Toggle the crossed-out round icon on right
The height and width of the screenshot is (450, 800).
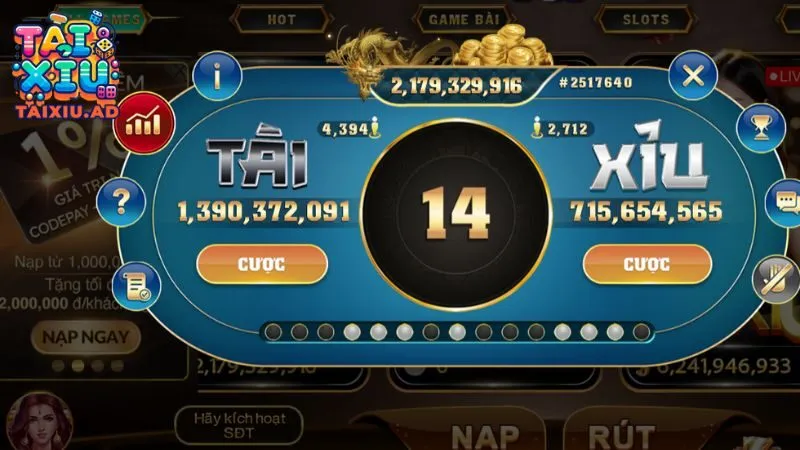pyautogui.click(x=774, y=277)
